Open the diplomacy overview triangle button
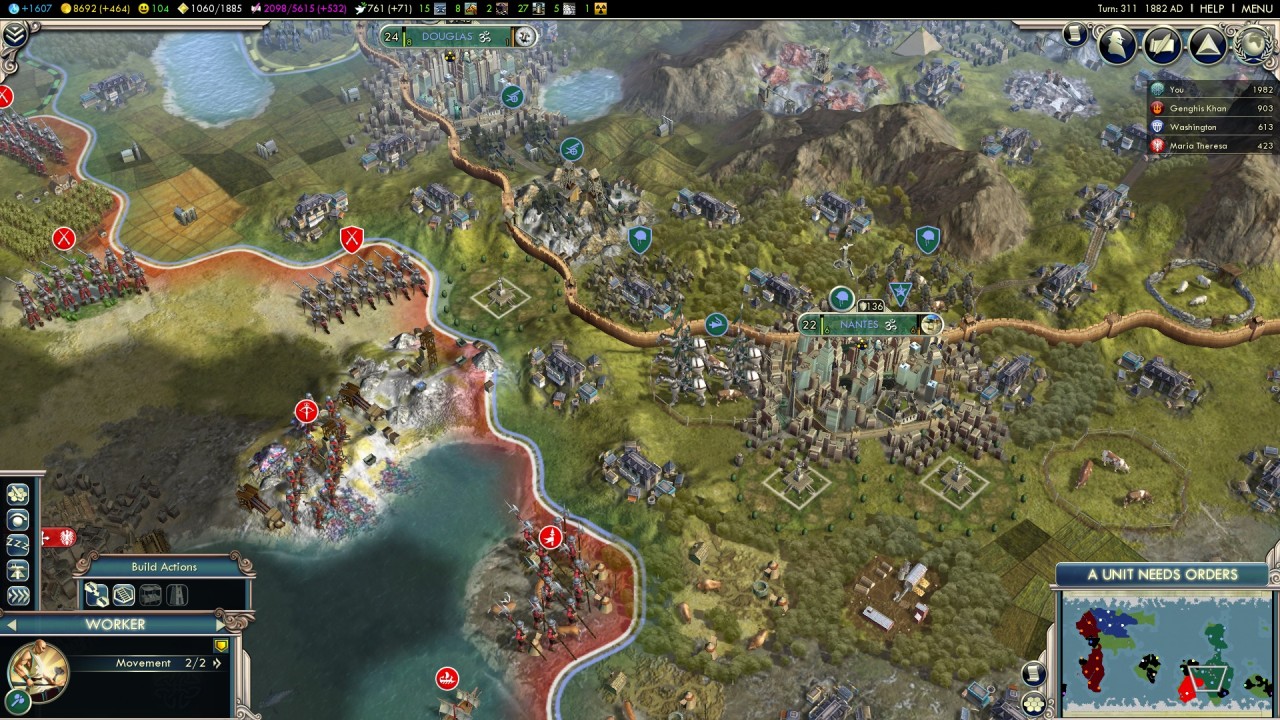 click(1208, 44)
